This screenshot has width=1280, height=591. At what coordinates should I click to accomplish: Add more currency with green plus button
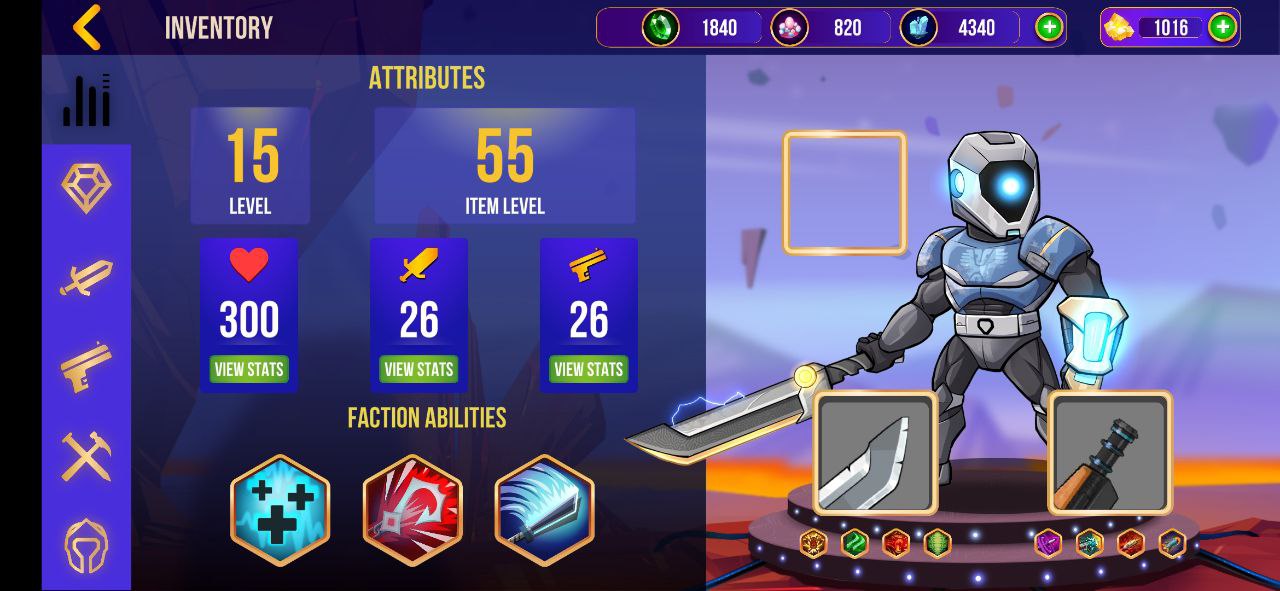1048,28
